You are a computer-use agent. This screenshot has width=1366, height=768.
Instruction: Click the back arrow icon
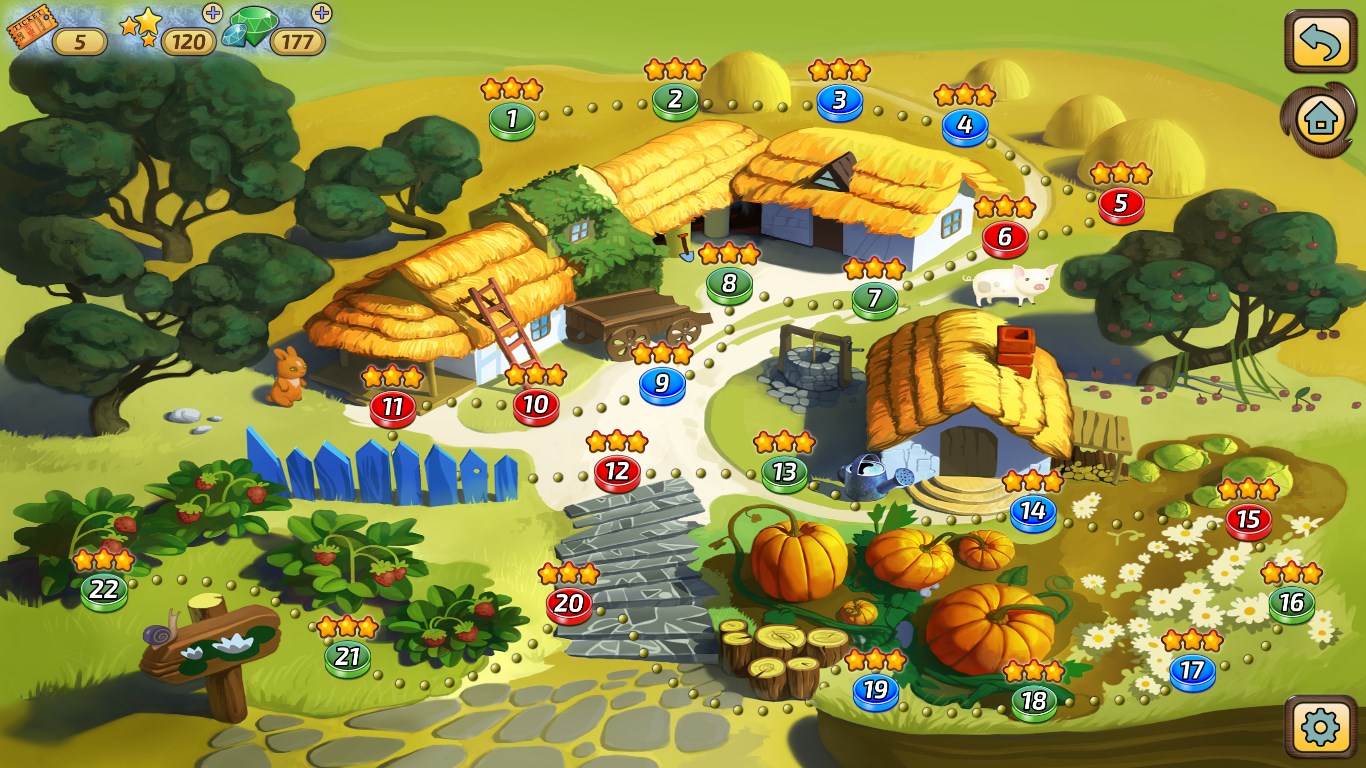click(x=1320, y=40)
